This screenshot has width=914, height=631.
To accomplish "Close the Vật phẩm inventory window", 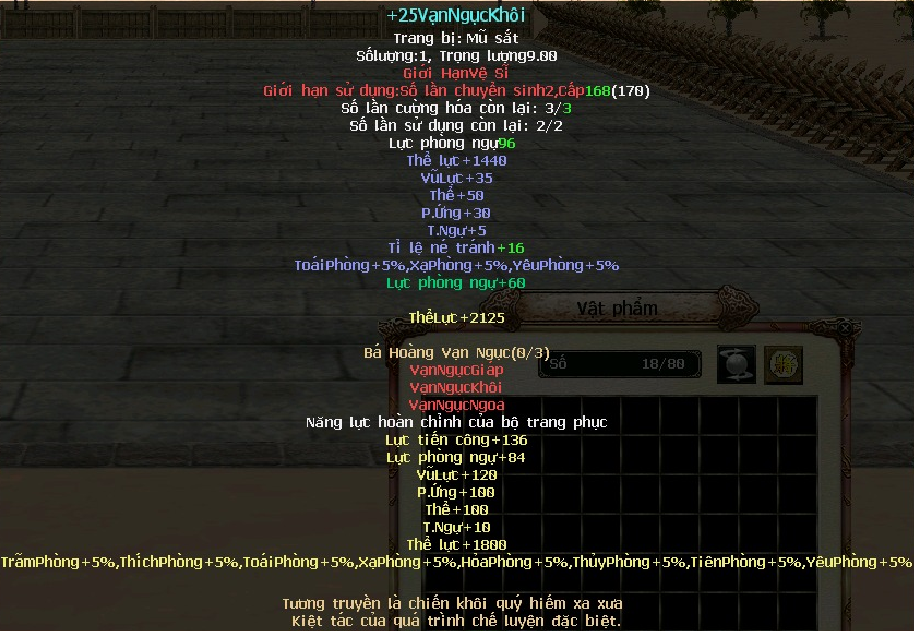I will 847,327.
